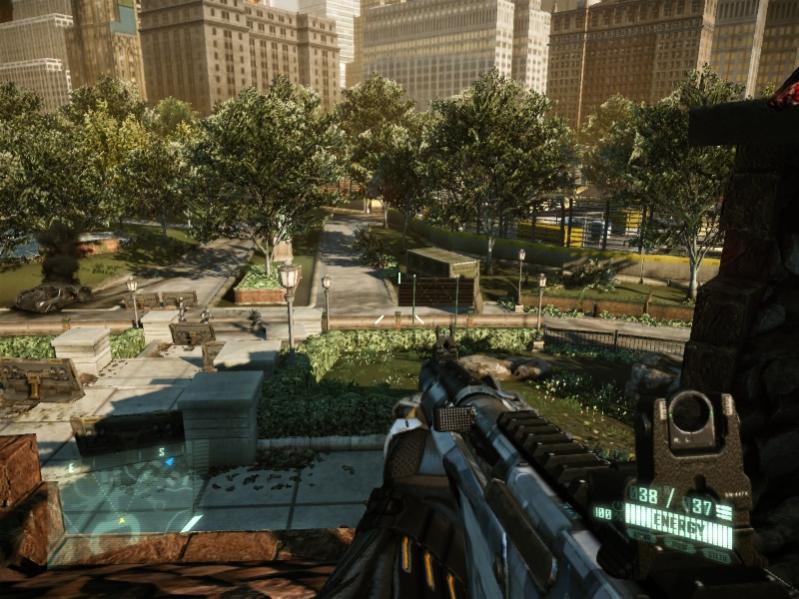Select the blue objective marker on the minimap
799x599 pixels.
point(169,462)
